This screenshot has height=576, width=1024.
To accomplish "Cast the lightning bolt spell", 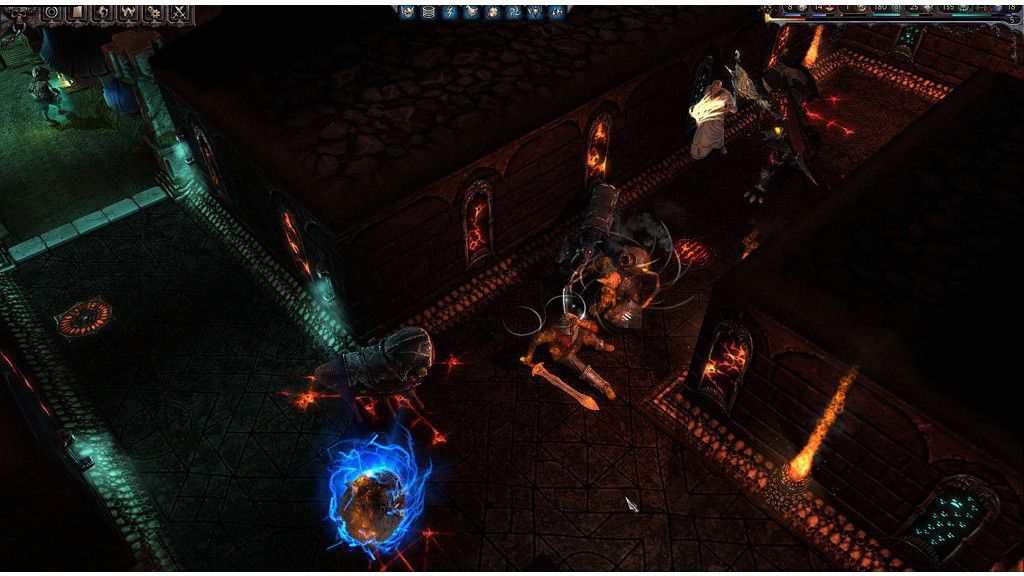I will pos(450,11).
